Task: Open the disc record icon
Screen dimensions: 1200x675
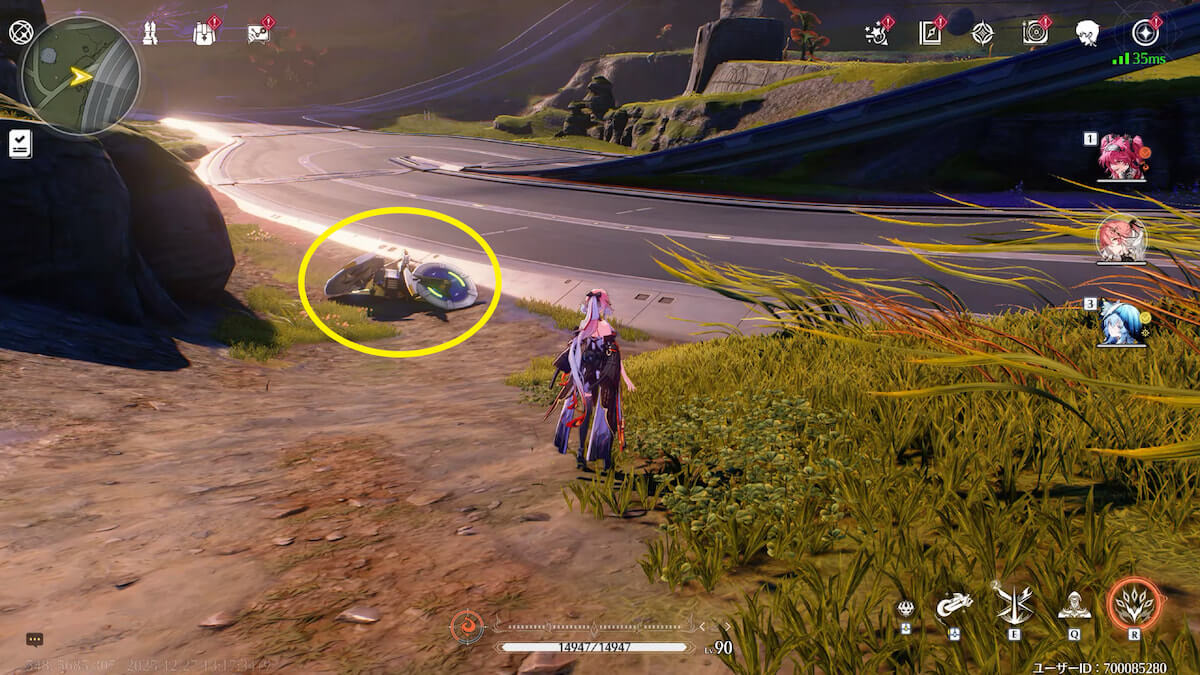Action: (1036, 33)
